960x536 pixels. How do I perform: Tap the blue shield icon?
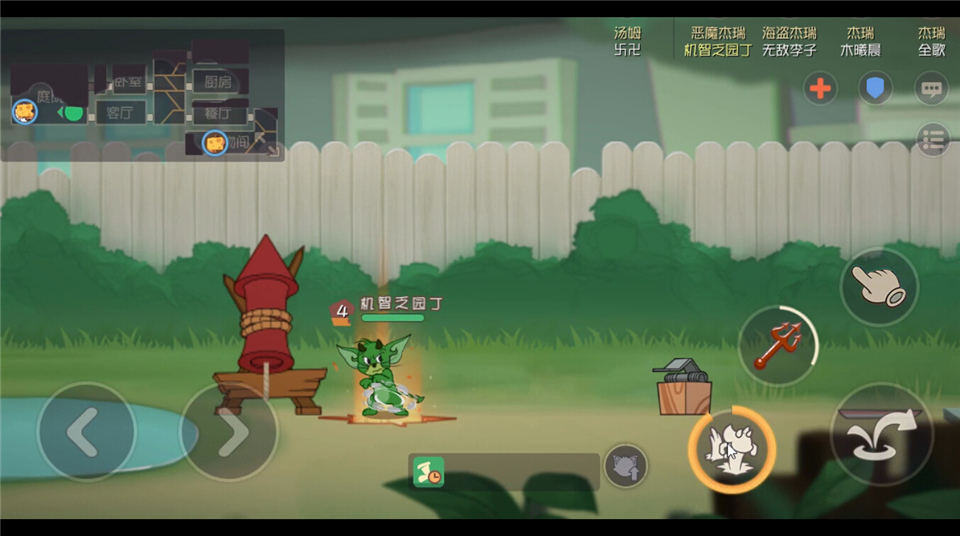point(875,88)
